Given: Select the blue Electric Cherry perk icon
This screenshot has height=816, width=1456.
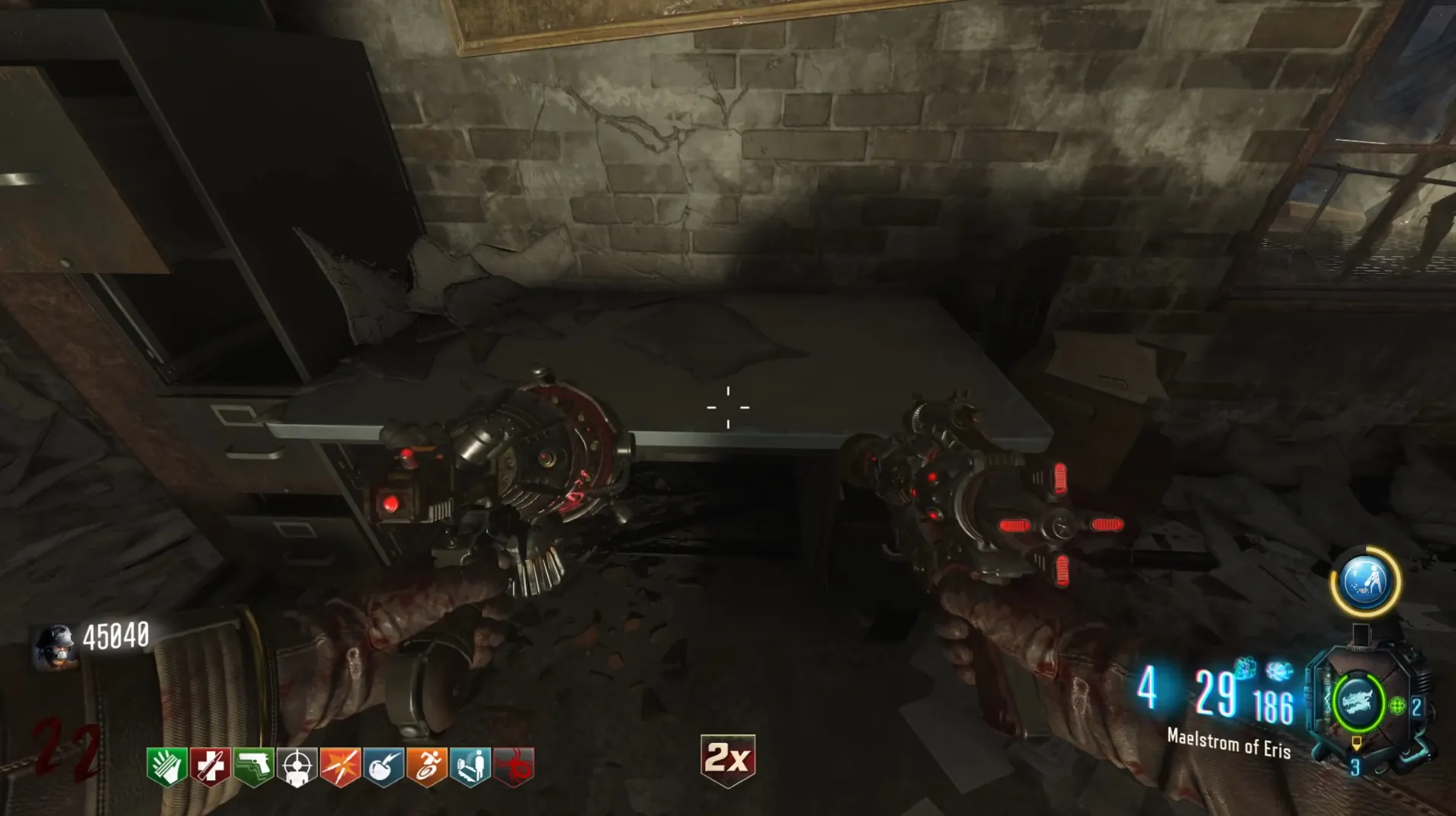Looking at the screenshot, I should [384, 766].
